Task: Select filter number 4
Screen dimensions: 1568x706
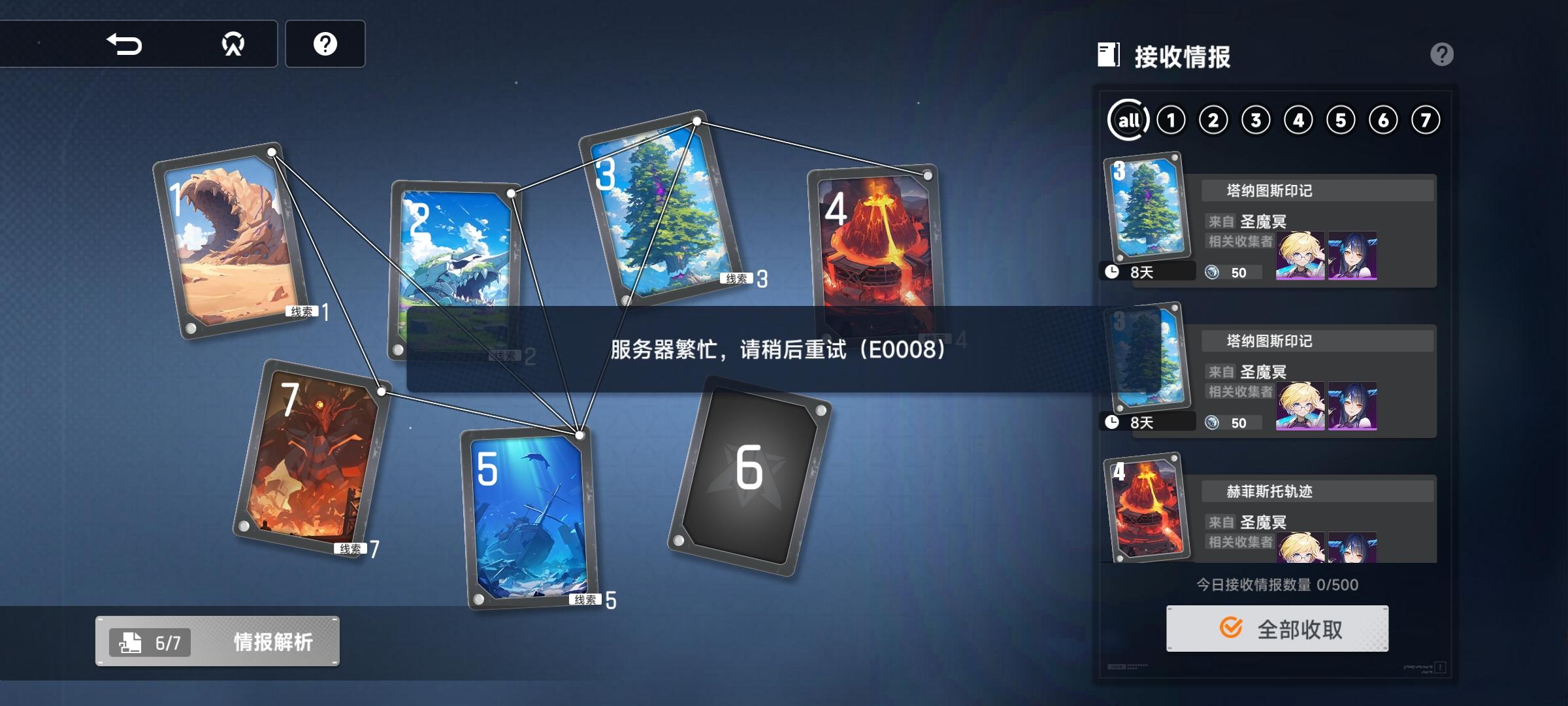Action: (1299, 118)
